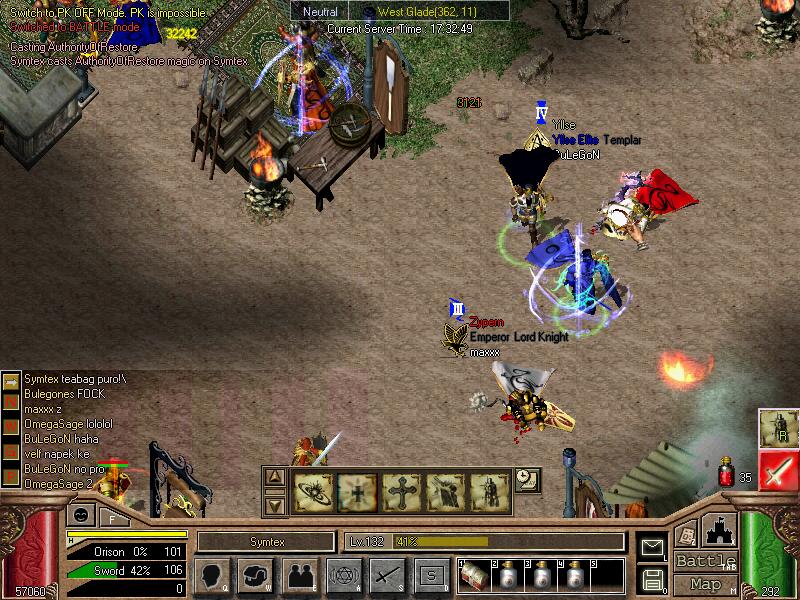800x600 pixels.
Task: Open the bag inventory button
Action: [x=256, y=575]
